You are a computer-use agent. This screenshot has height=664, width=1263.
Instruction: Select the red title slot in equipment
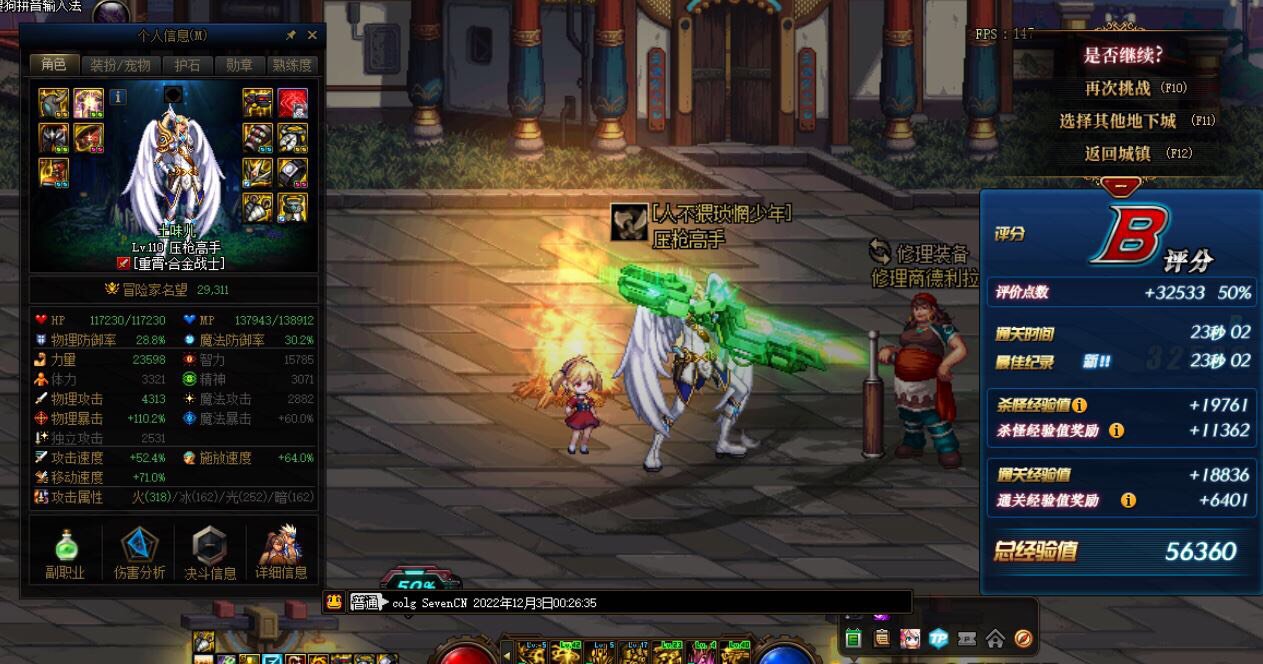pyautogui.click(x=292, y=102)
